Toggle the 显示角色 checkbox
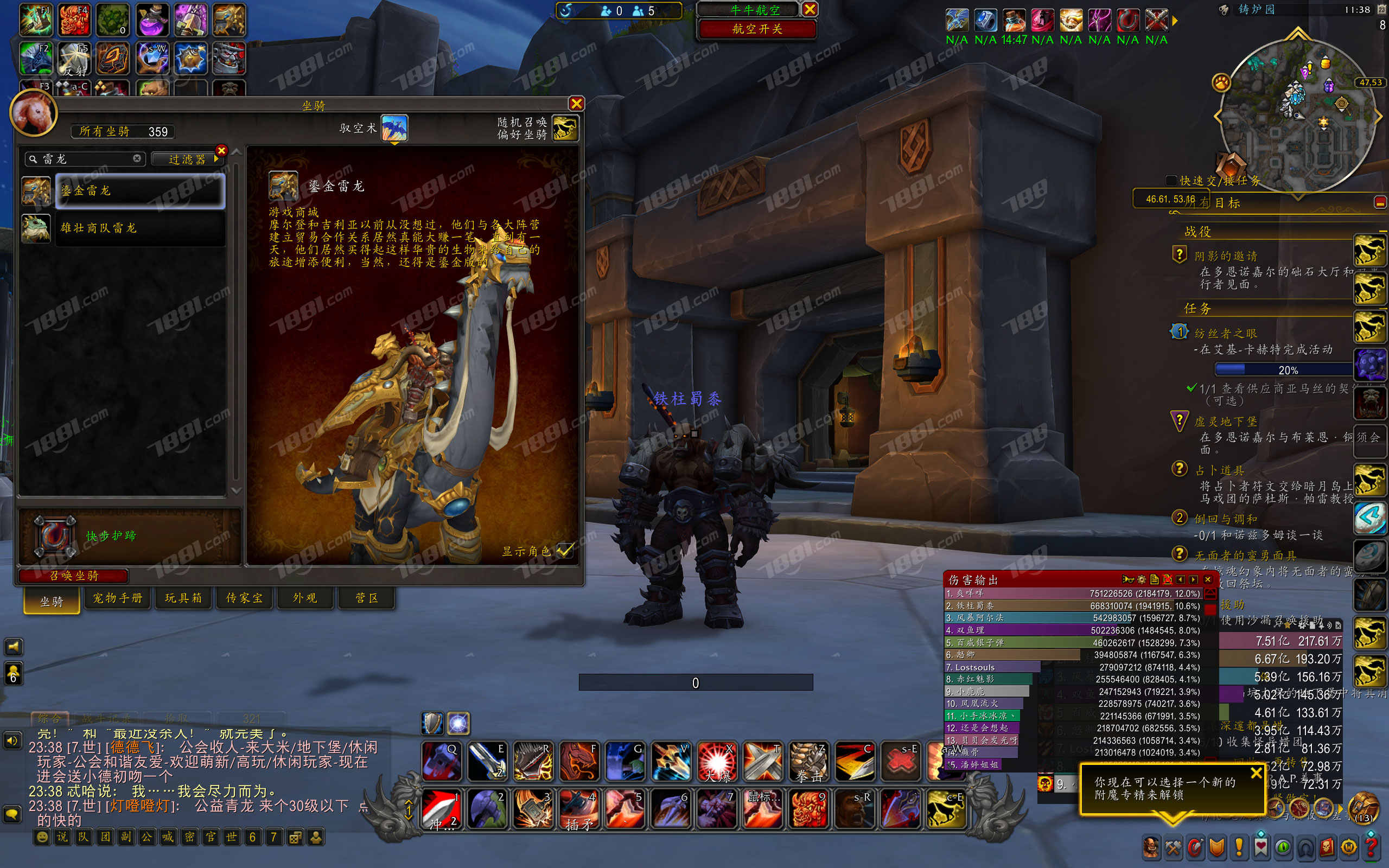 565,551
